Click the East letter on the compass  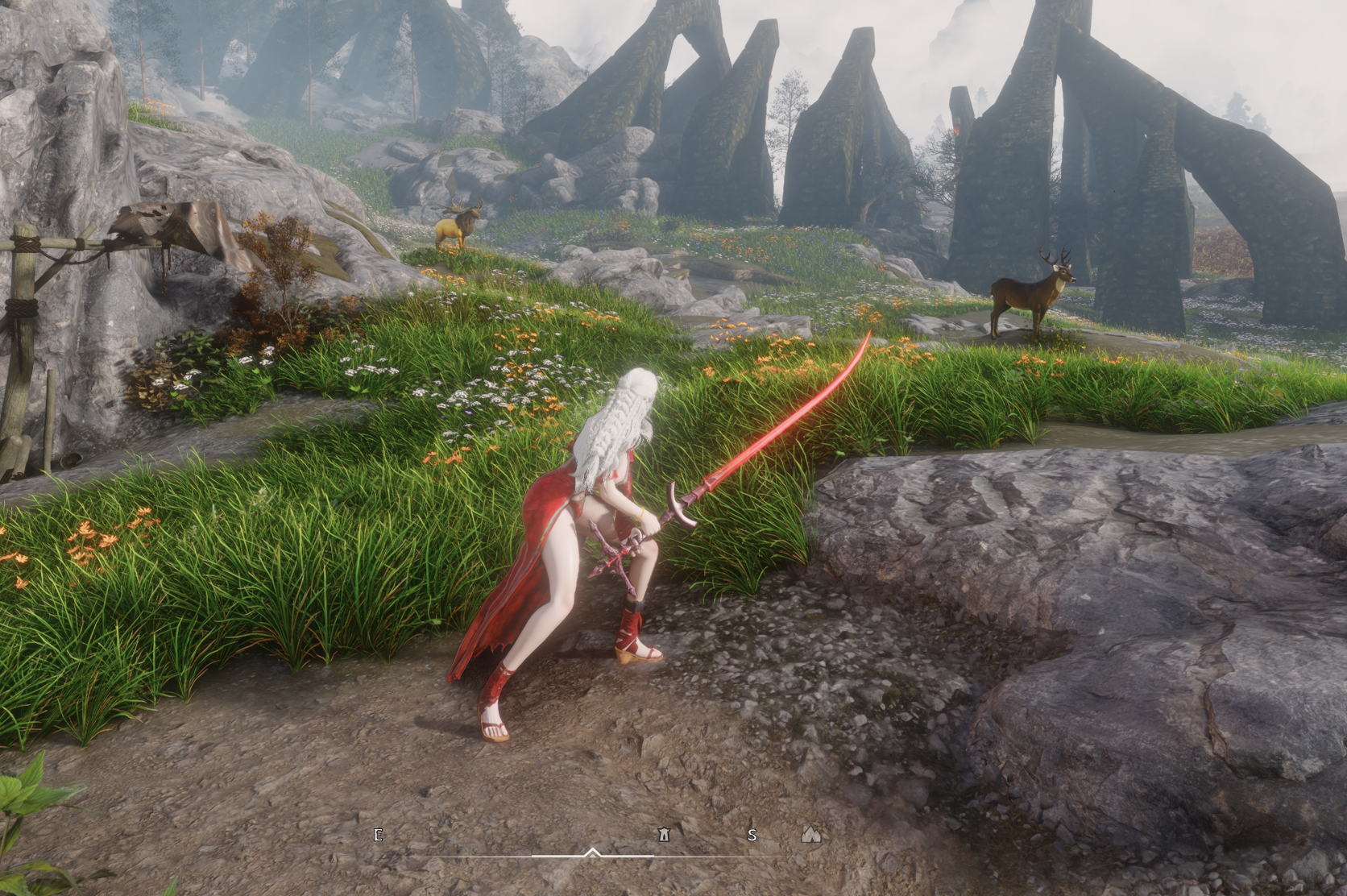379,834
